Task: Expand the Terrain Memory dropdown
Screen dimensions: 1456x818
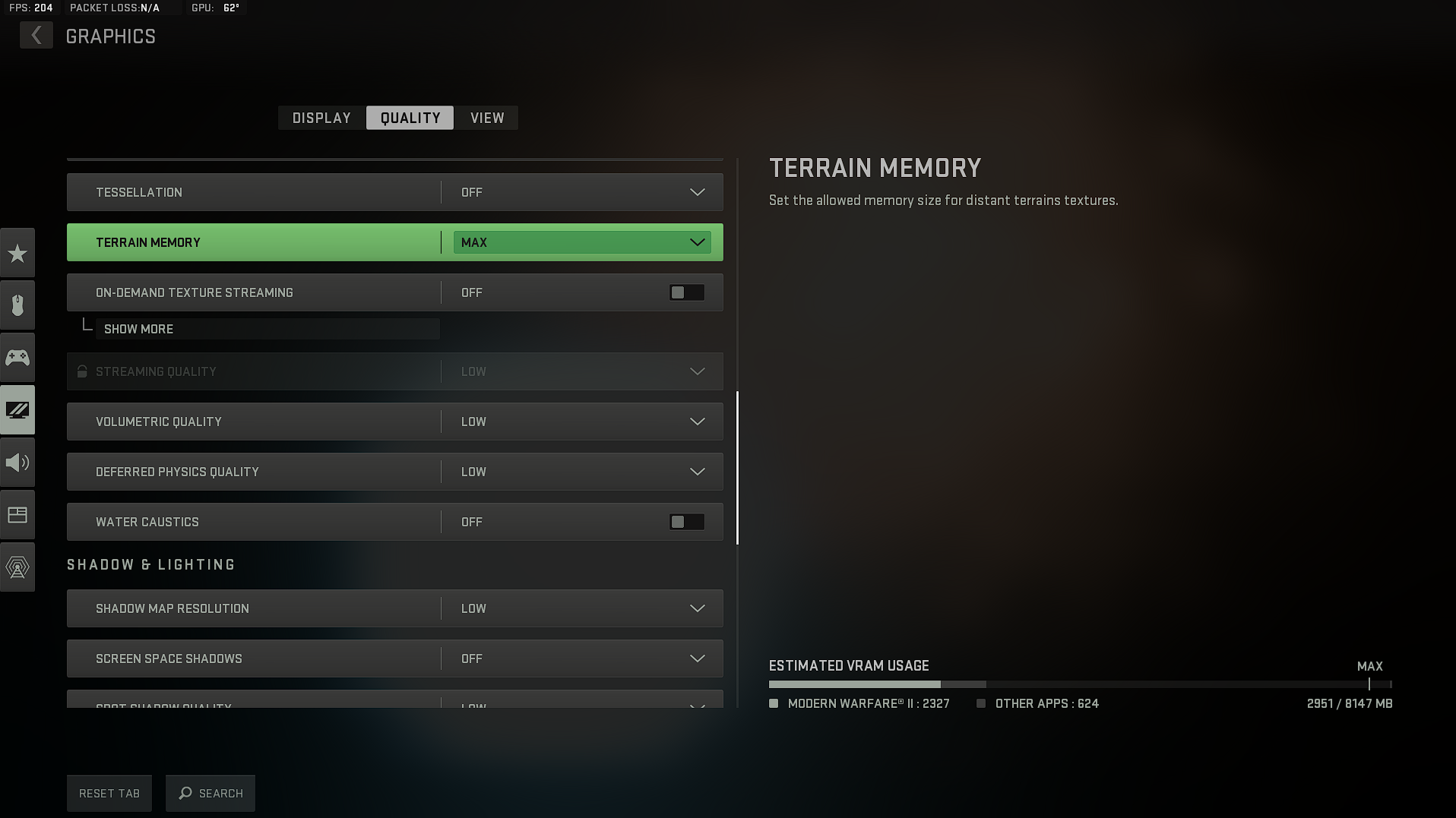Action: pos(582,242)
